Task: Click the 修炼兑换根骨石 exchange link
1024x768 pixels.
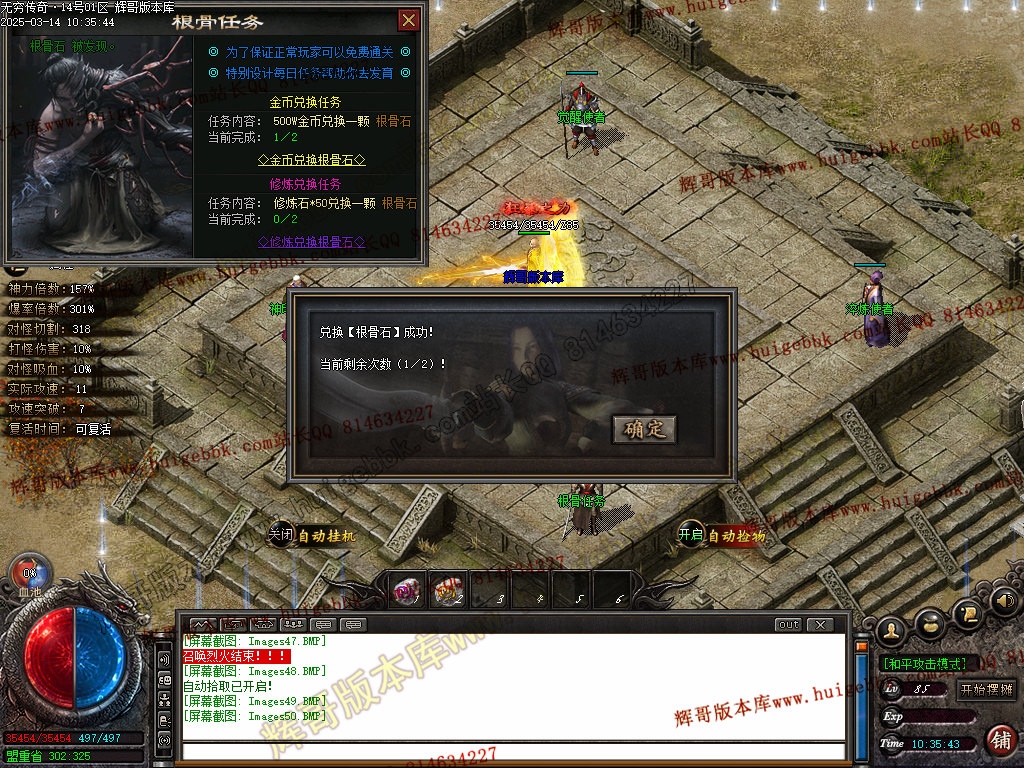Action: tap(312, 241)
